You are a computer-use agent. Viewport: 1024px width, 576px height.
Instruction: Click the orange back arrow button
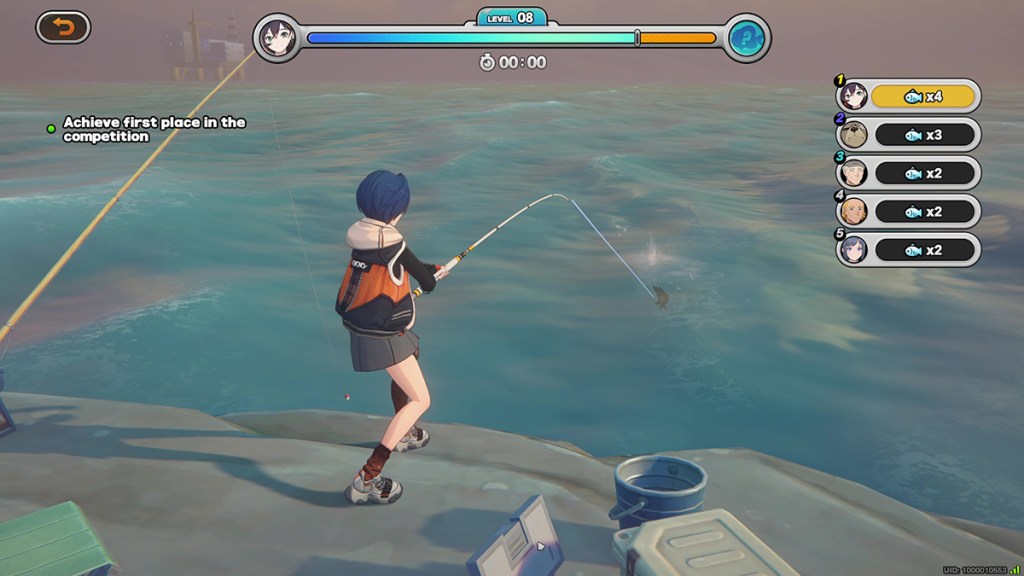pyautogui.click(x=63, y=27)
